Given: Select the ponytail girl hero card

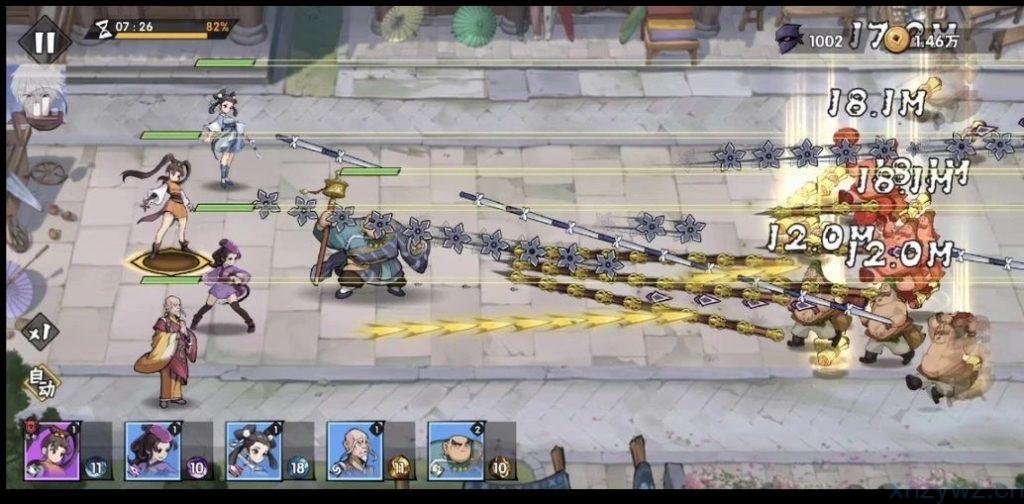Looking at the screenshot, I should tap(51, 450).
